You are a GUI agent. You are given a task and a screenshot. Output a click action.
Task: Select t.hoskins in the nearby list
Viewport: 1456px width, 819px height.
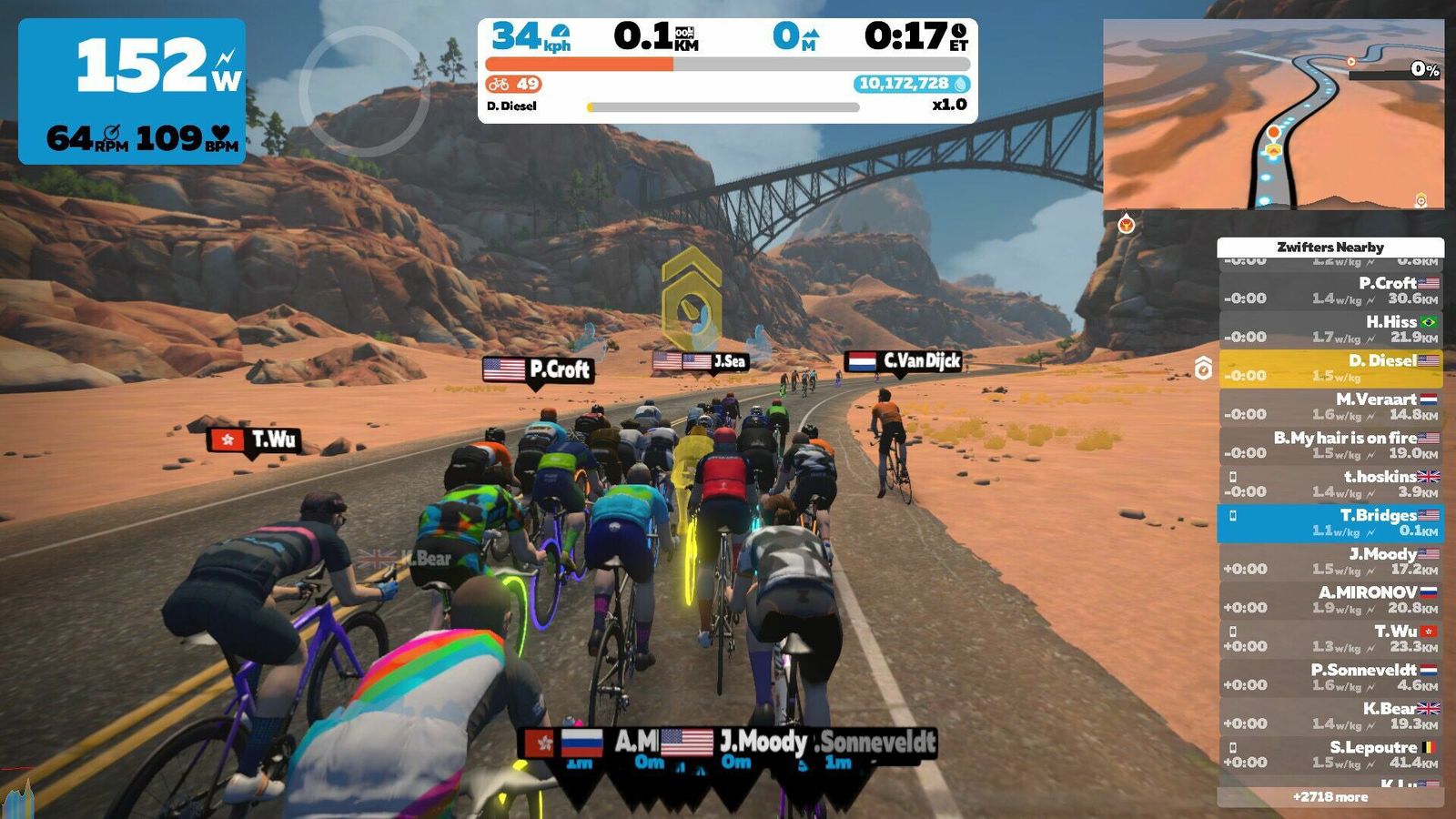[1330, 484]
